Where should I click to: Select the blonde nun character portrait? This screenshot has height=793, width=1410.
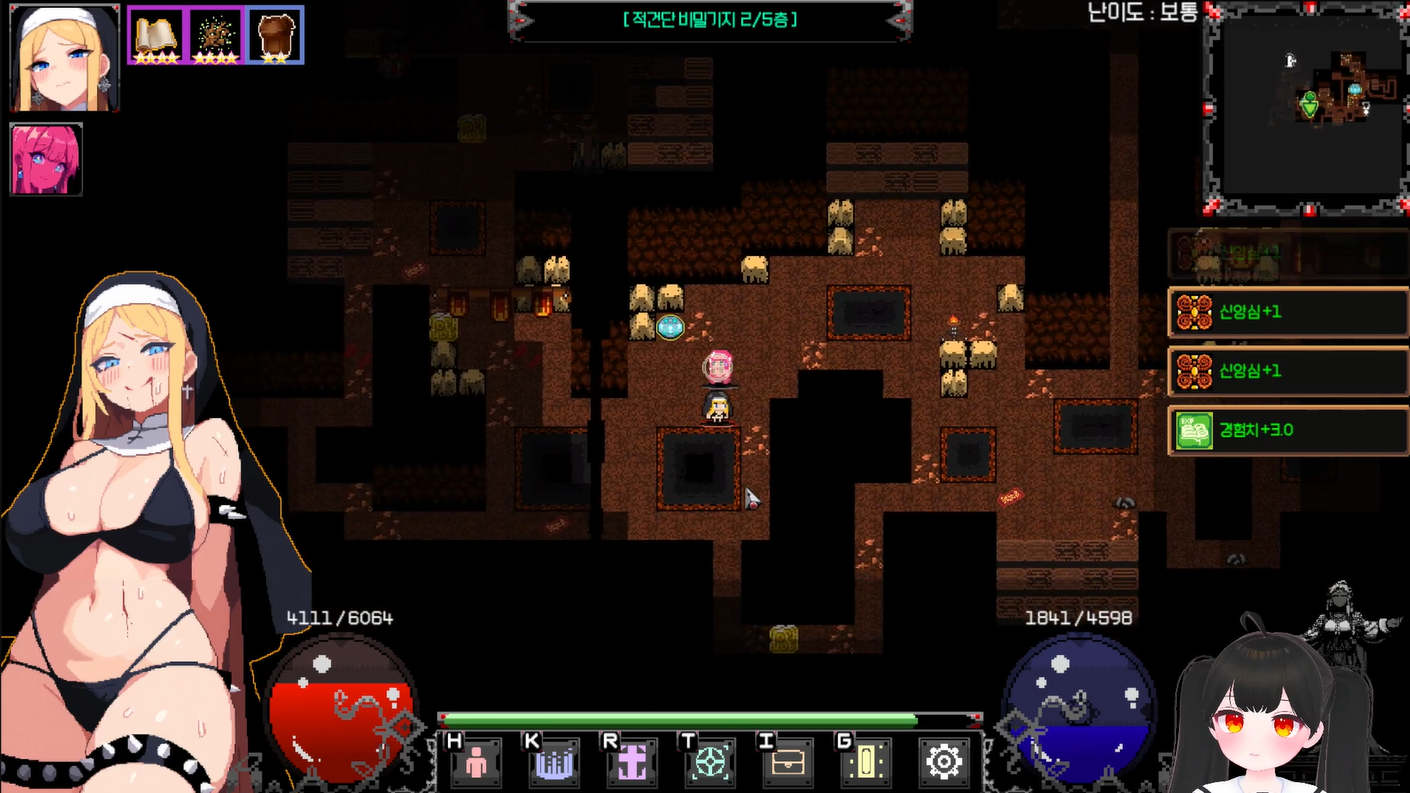[64, 57]
